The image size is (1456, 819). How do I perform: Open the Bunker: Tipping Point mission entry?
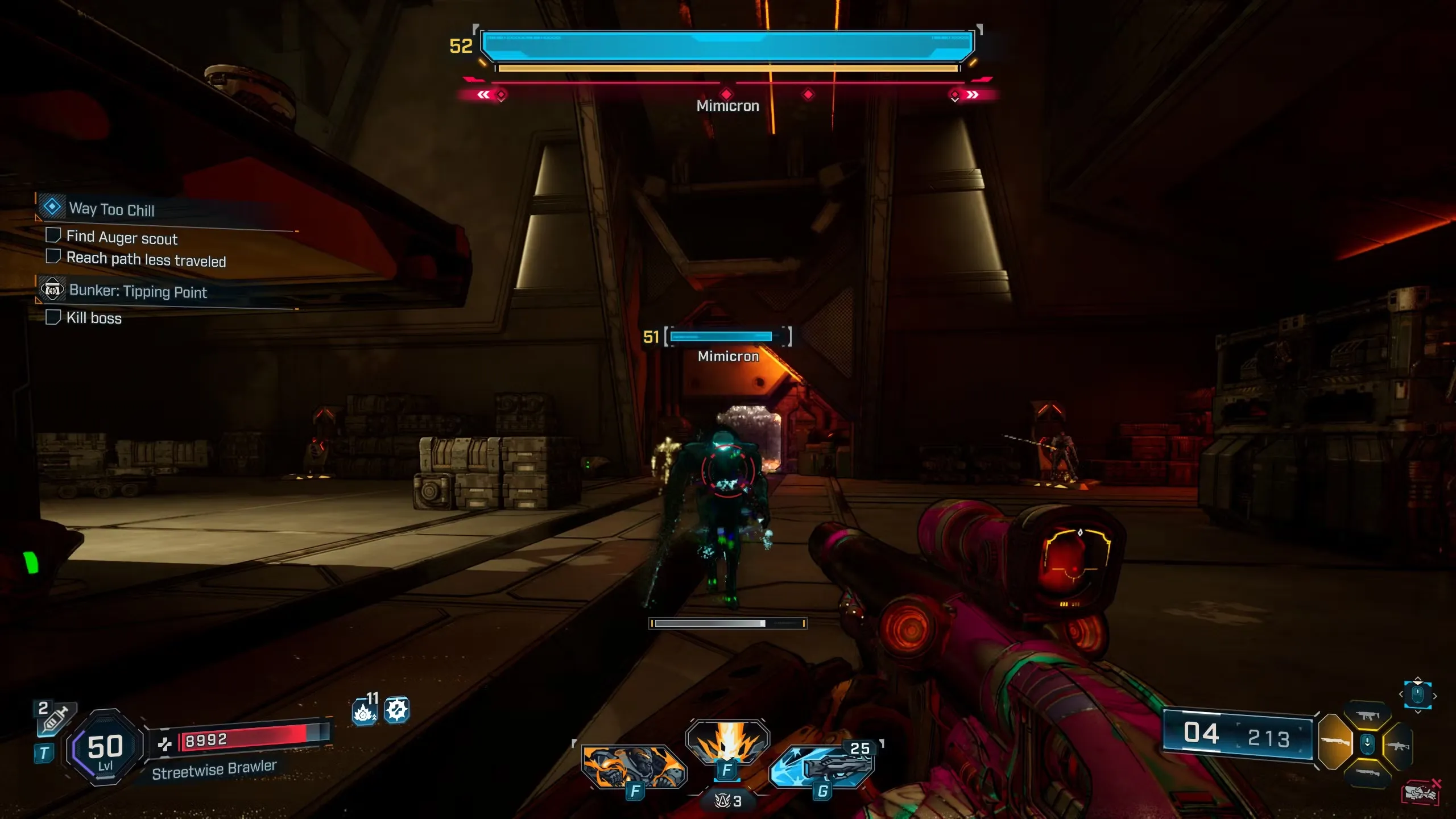coord(138,291)
